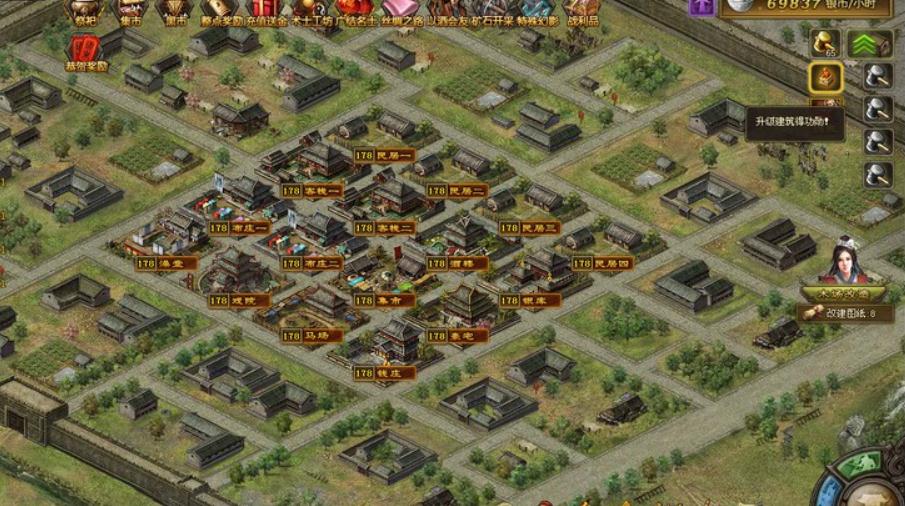Click the 木场改造 button
Image resolution: width=905 pixels, height=506 pixels.
(x=844, y=294)
